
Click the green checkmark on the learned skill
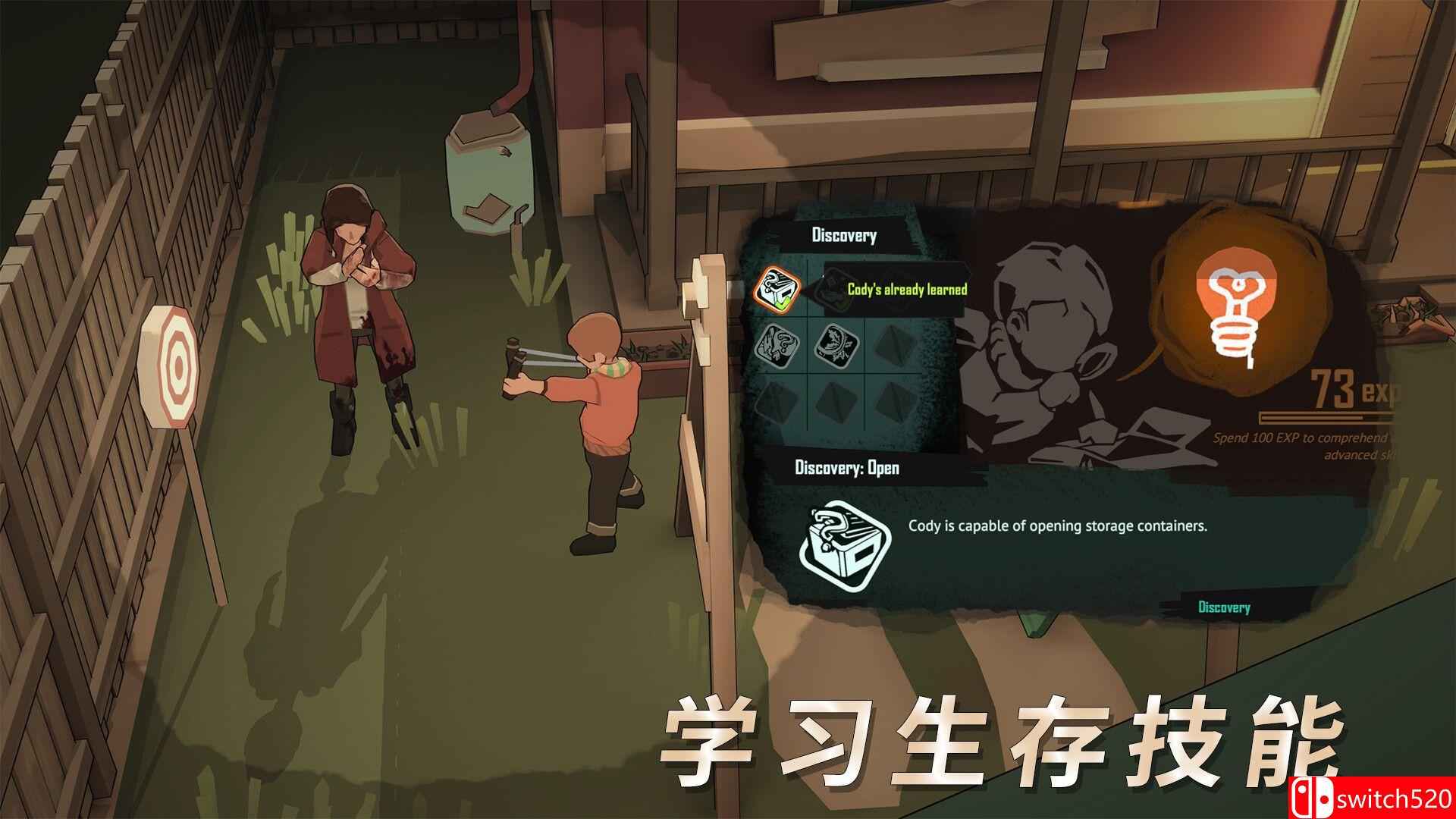[x=786, y=303]
